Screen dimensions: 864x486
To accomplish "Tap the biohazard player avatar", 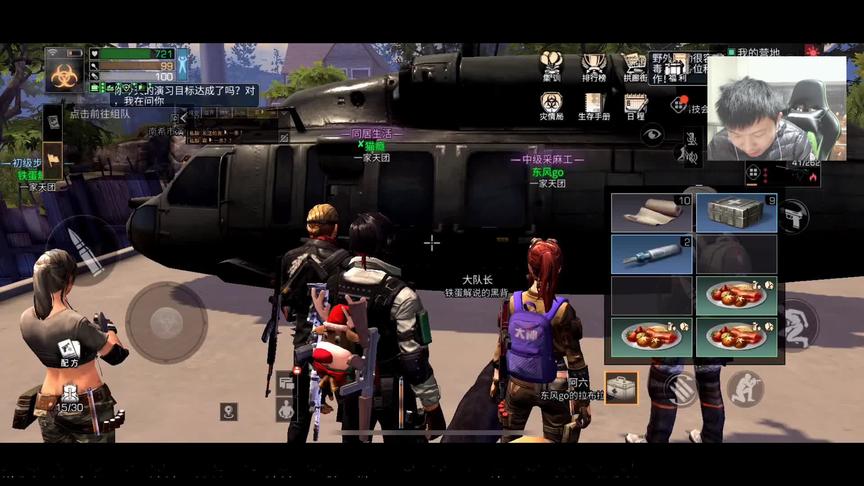I will click(64, 71).
